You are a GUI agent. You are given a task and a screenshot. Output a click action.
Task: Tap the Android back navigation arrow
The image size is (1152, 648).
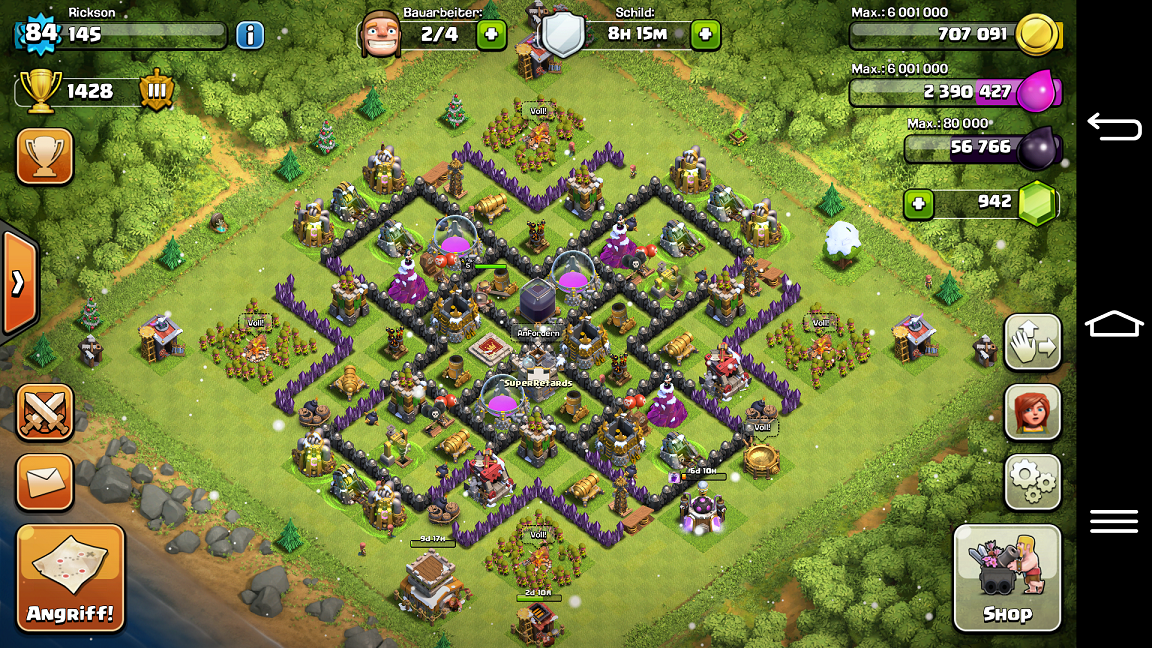point(1113,126)
